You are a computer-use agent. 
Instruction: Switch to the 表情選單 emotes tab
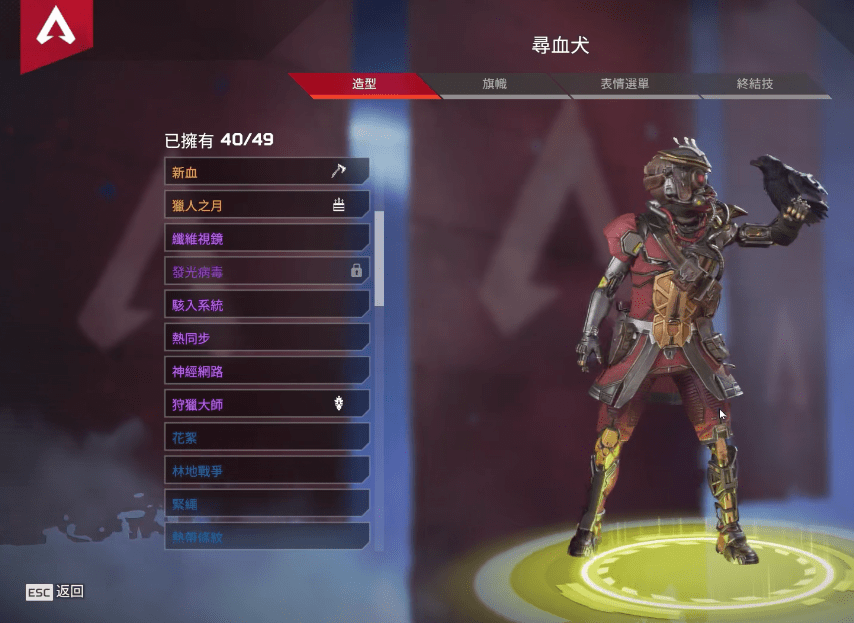(x=625, y=85)
